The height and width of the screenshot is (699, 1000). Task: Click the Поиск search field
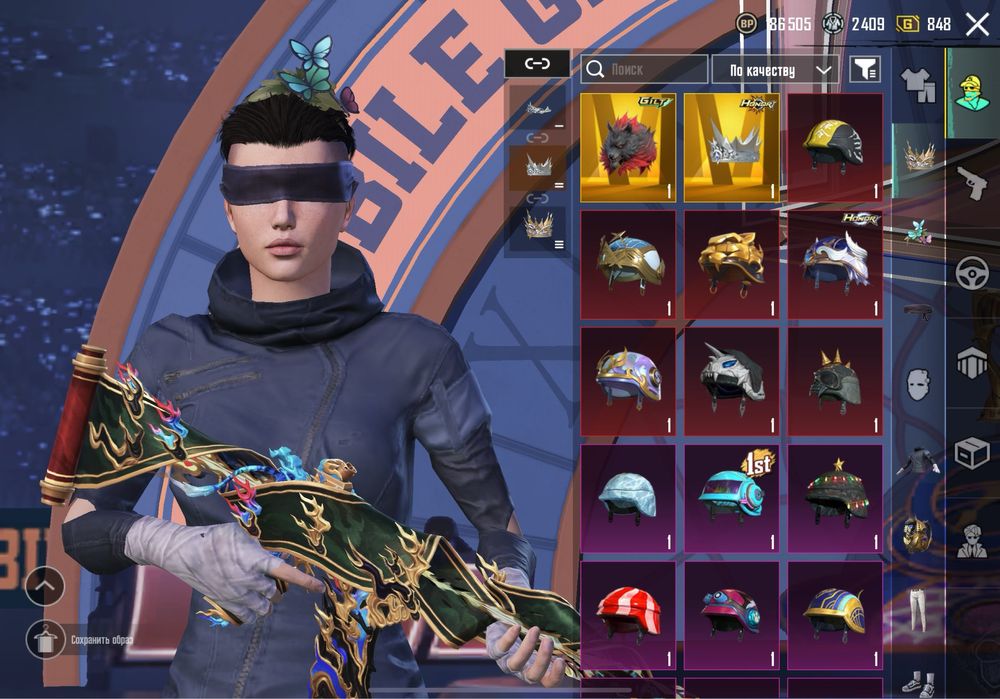tap(644, 69)
